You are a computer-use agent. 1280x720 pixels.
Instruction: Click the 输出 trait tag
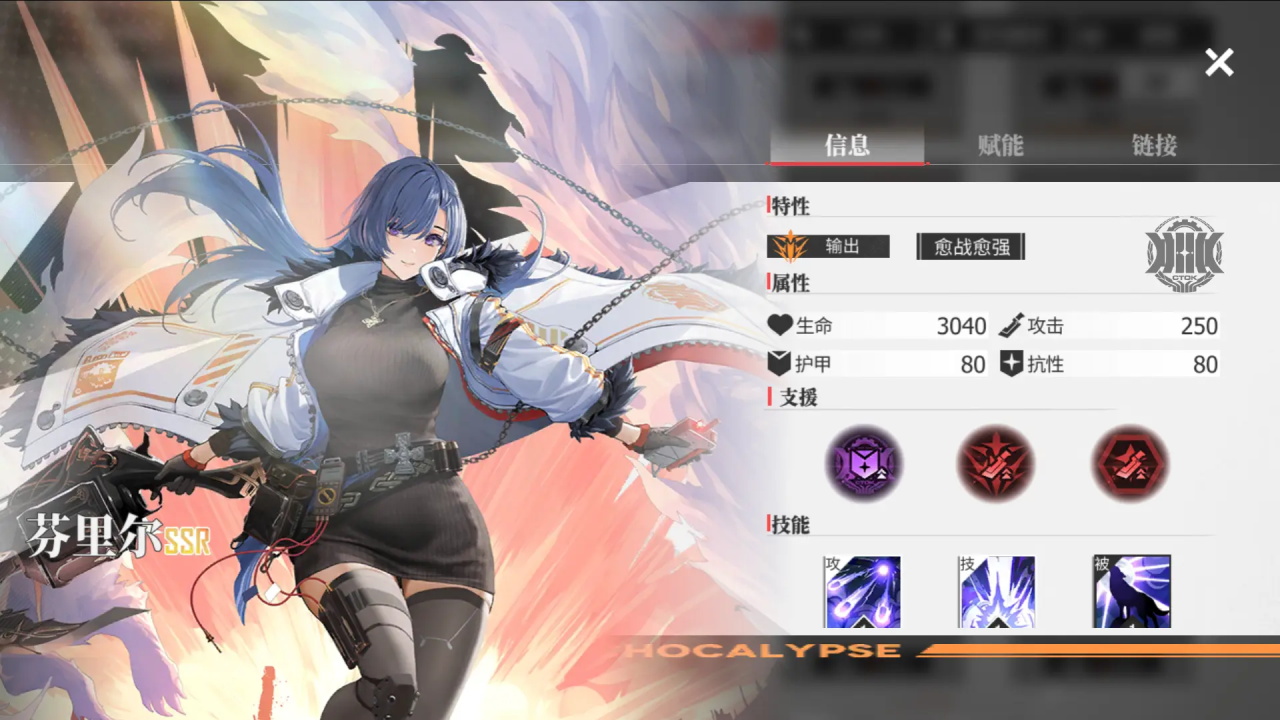click(x=829, y=246)
